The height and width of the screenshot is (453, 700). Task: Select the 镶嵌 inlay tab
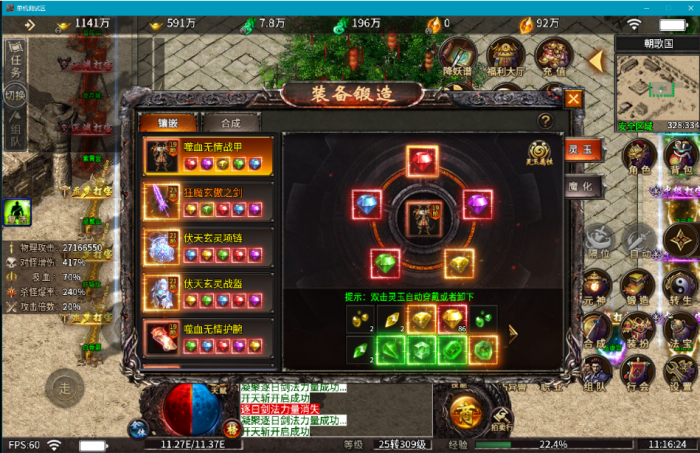point(167,123)
